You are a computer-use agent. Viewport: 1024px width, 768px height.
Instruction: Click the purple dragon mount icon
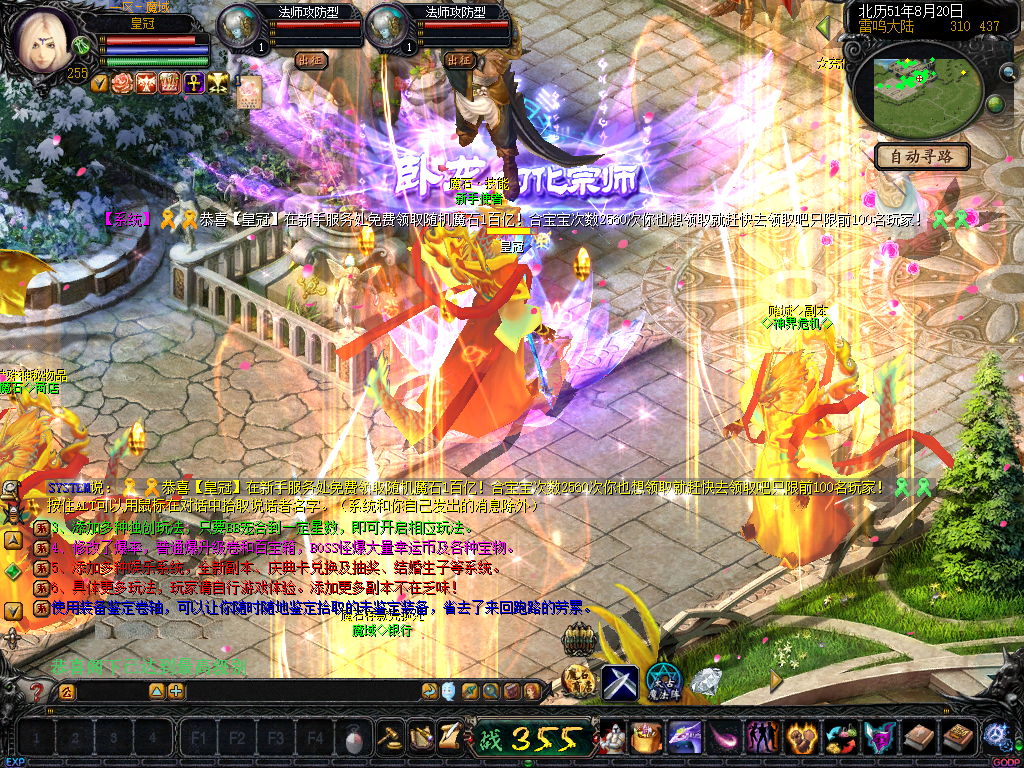point(684,737)
